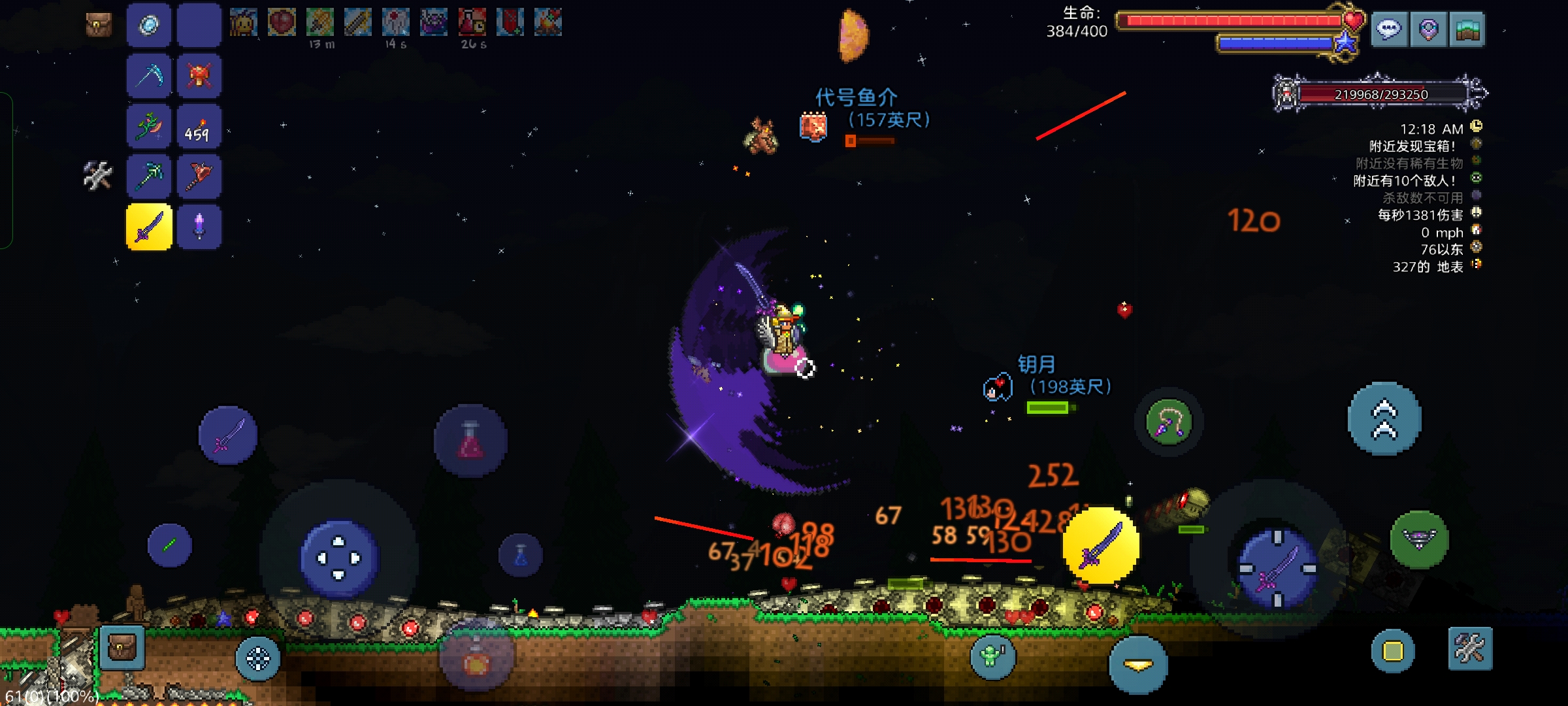This screenshot has width=1568, height=706.
Task: Open settings with the hammer and wrench button
Action: click(x=1470, y=649)
